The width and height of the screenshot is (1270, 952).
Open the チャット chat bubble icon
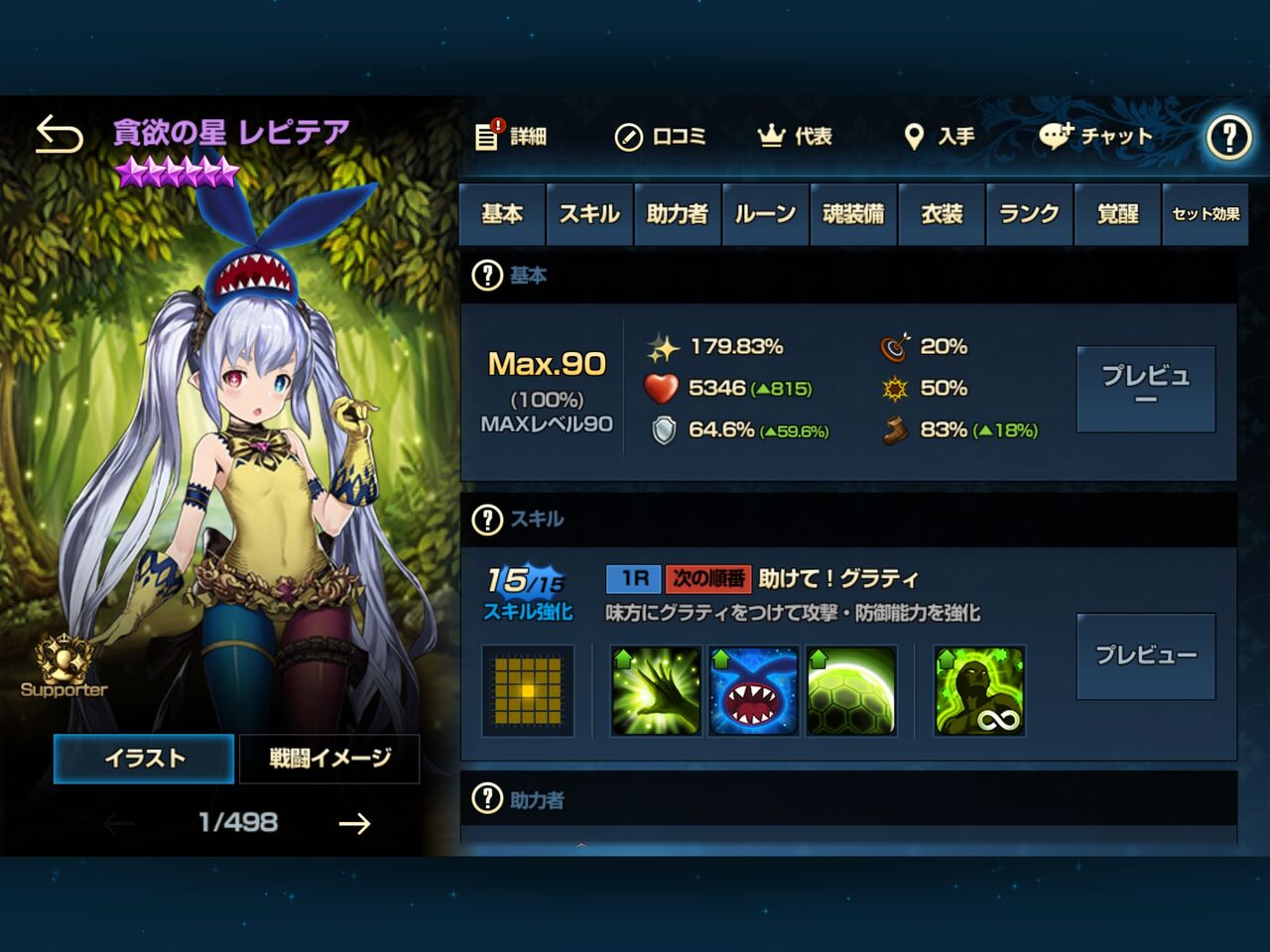point(1055,138)
